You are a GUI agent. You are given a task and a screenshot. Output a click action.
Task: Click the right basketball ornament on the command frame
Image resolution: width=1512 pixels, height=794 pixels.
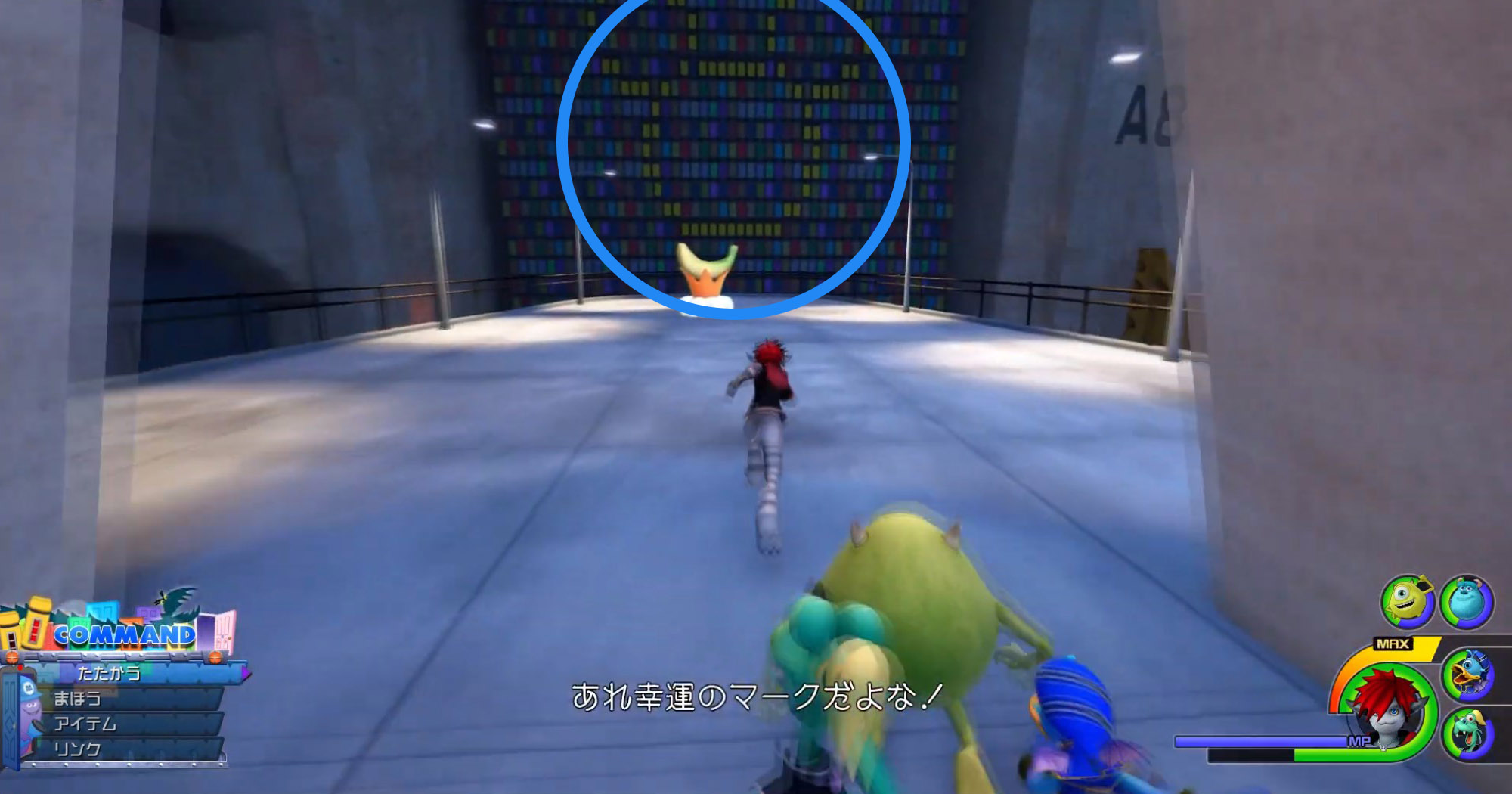click(x=215, y=657)
